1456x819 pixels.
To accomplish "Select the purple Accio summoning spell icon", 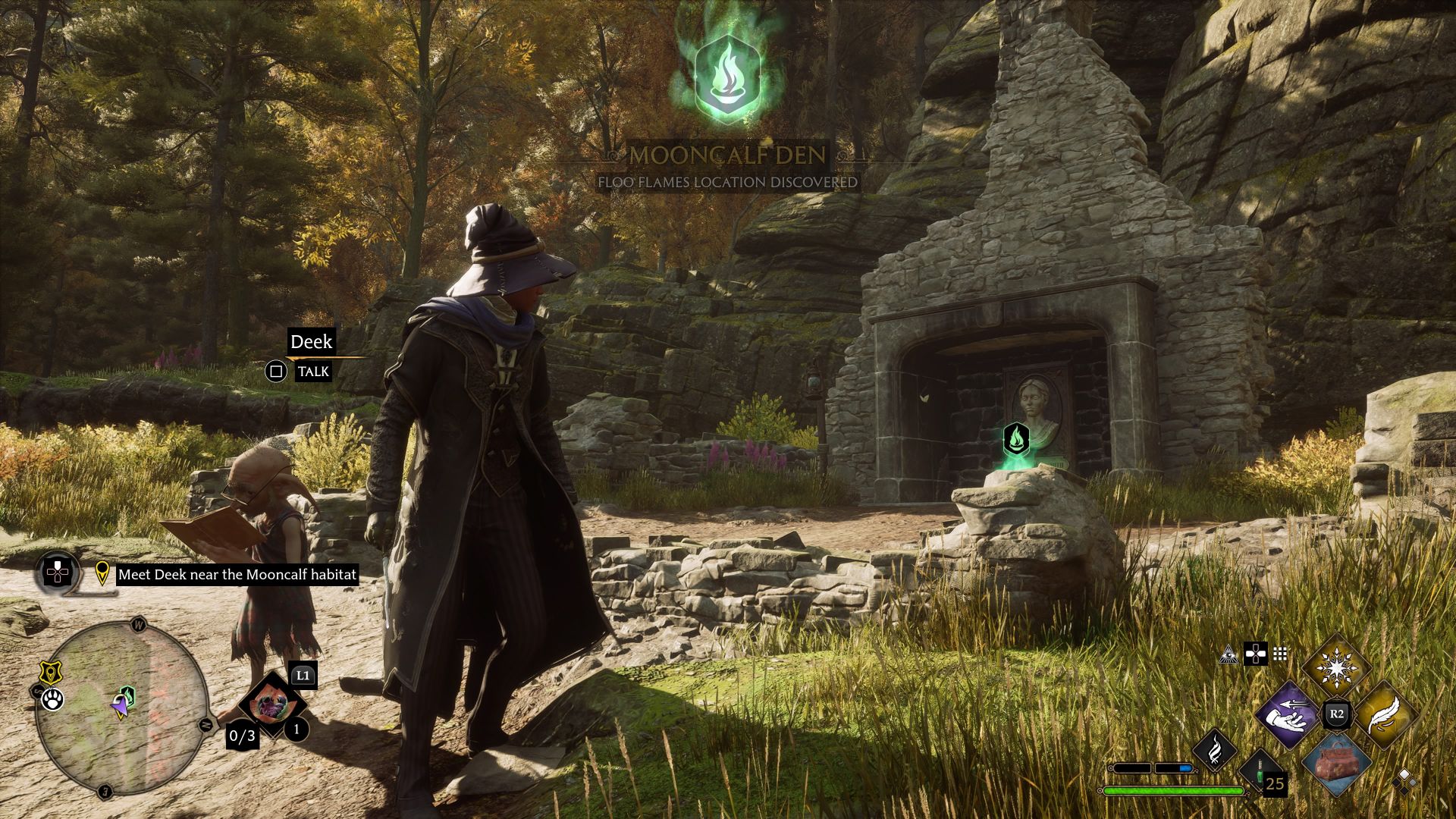I will click(x=1288, y=714).
